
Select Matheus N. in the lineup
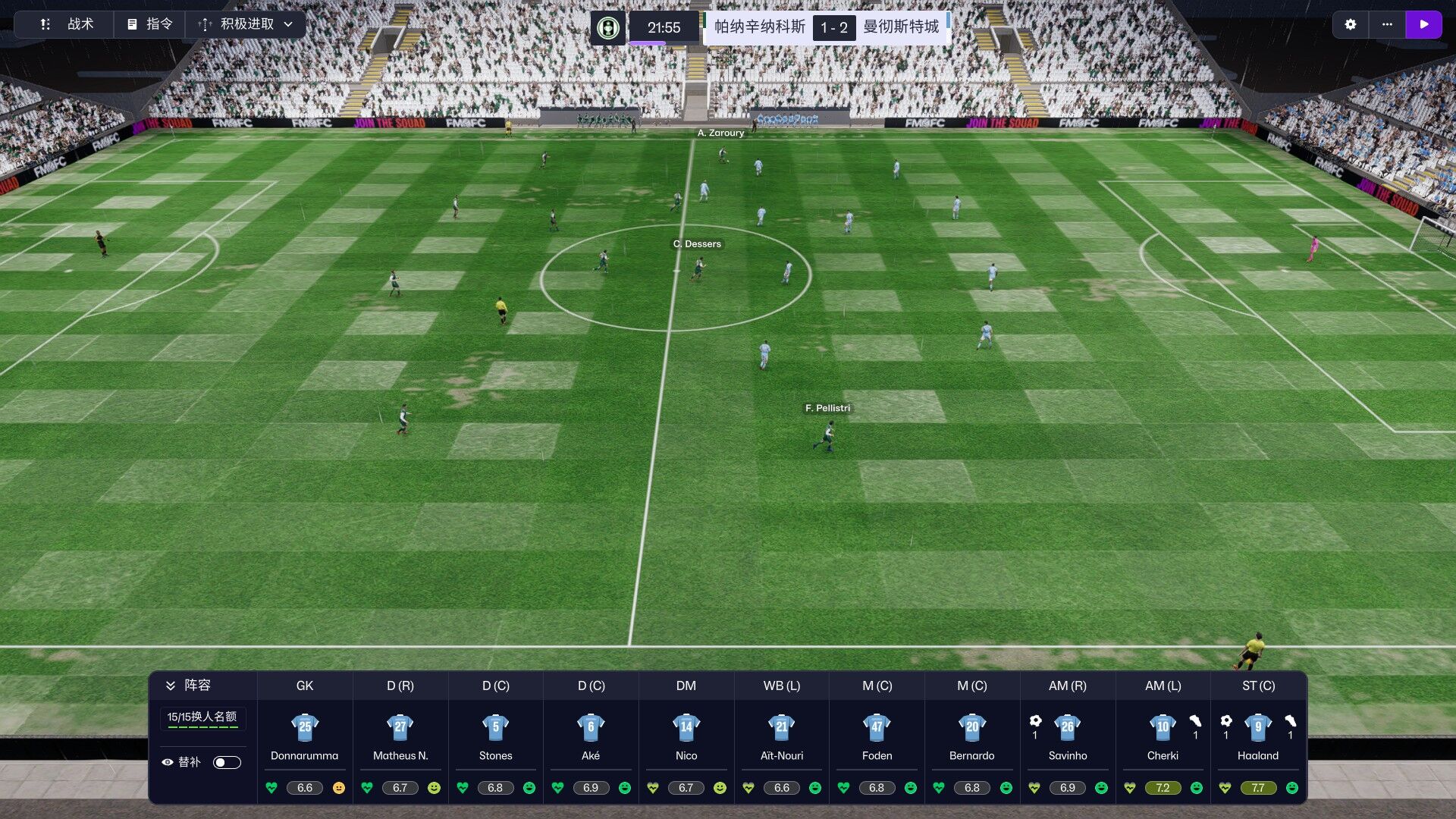coord(400,736)
